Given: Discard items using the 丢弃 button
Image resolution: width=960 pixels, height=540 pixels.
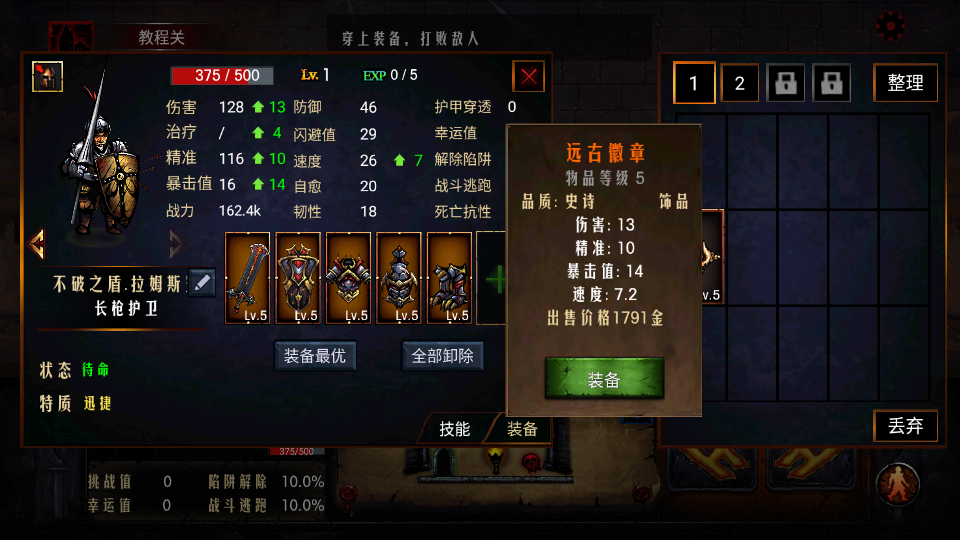Looking at the screenshot, I should 905,426.
